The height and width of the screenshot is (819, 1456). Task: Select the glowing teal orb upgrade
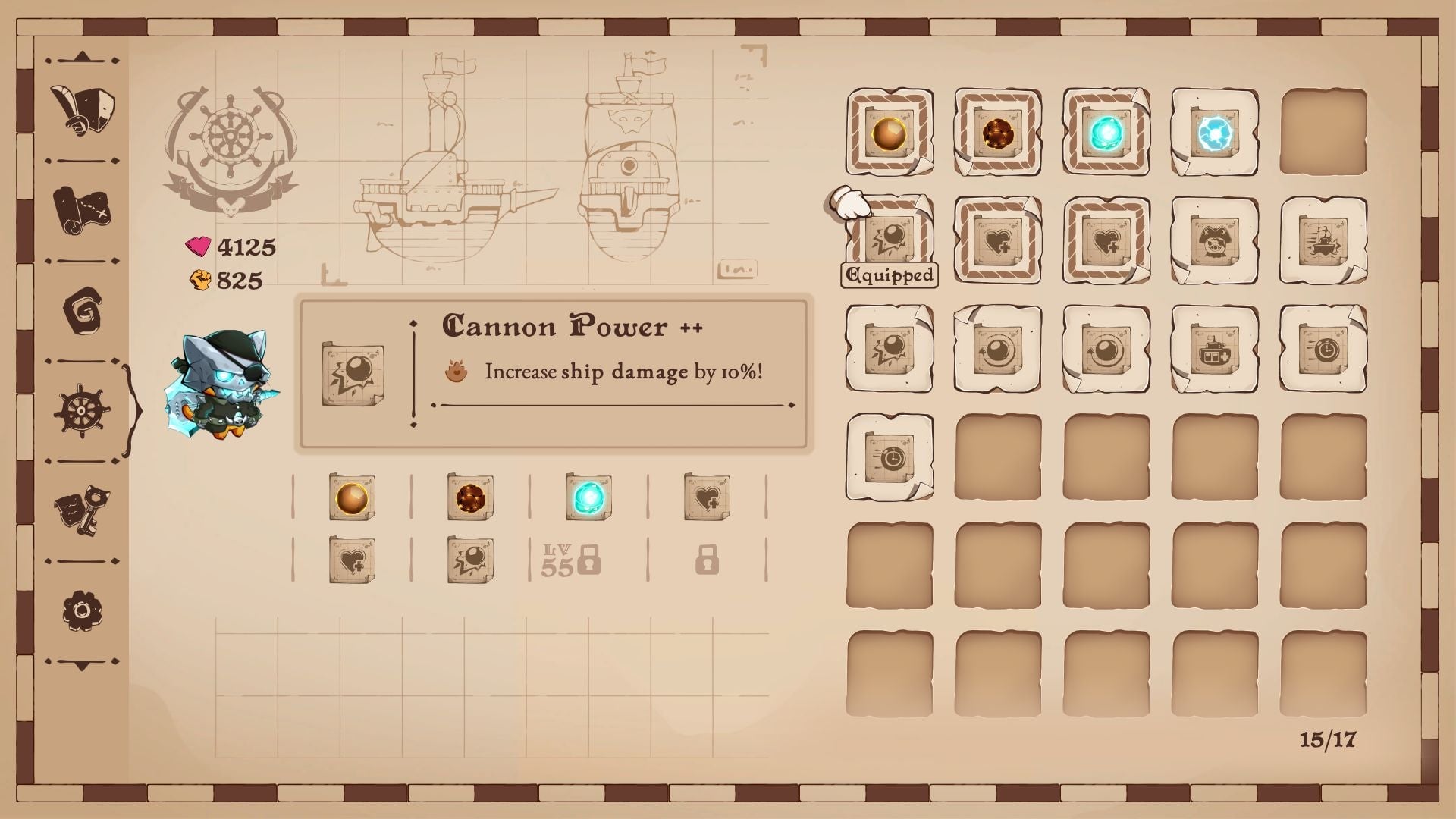1106,134
